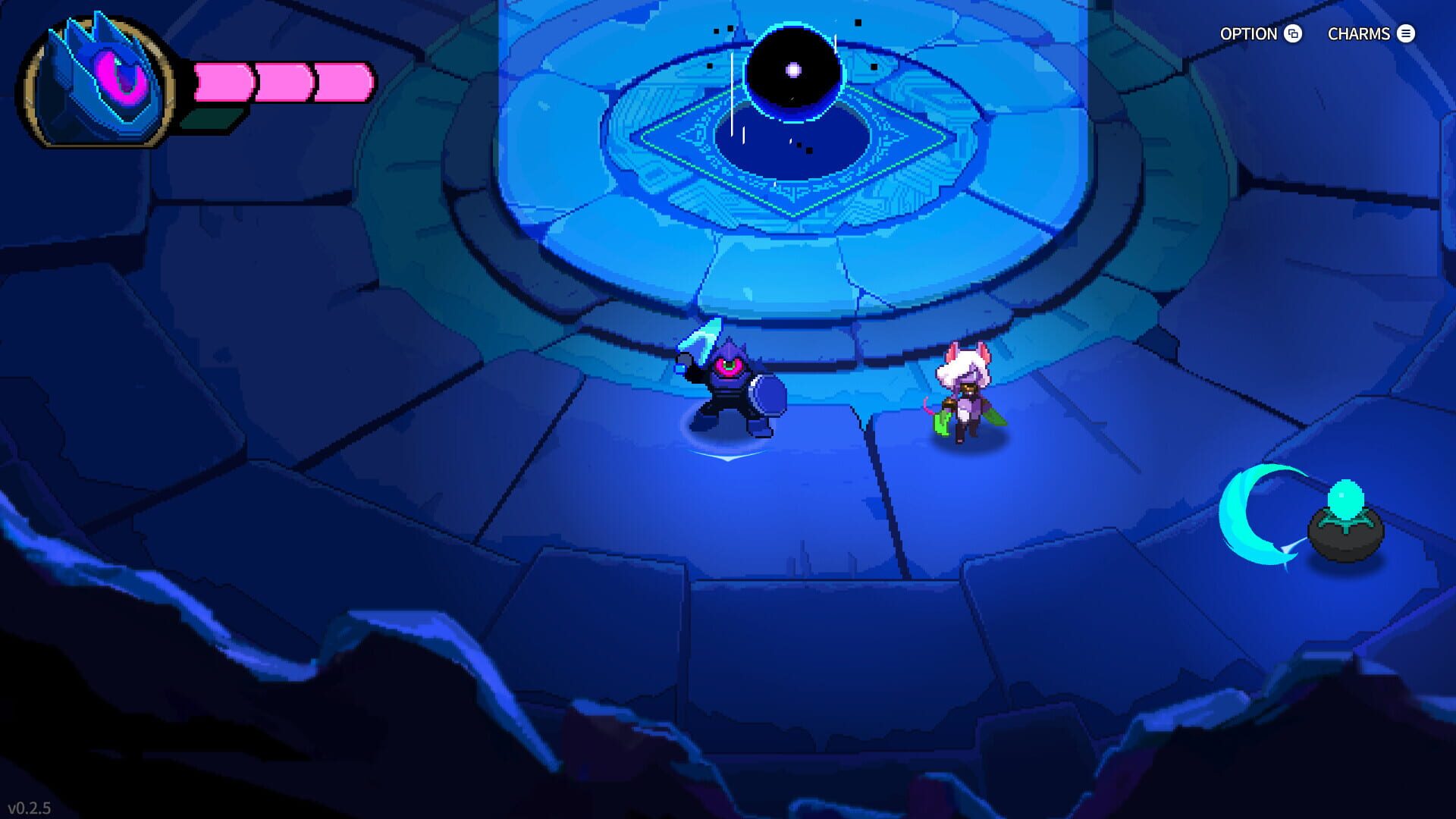Switch to the OPTION menu item
Viewport: 1456px width, 819px height.
click(x=1247, y=34)
